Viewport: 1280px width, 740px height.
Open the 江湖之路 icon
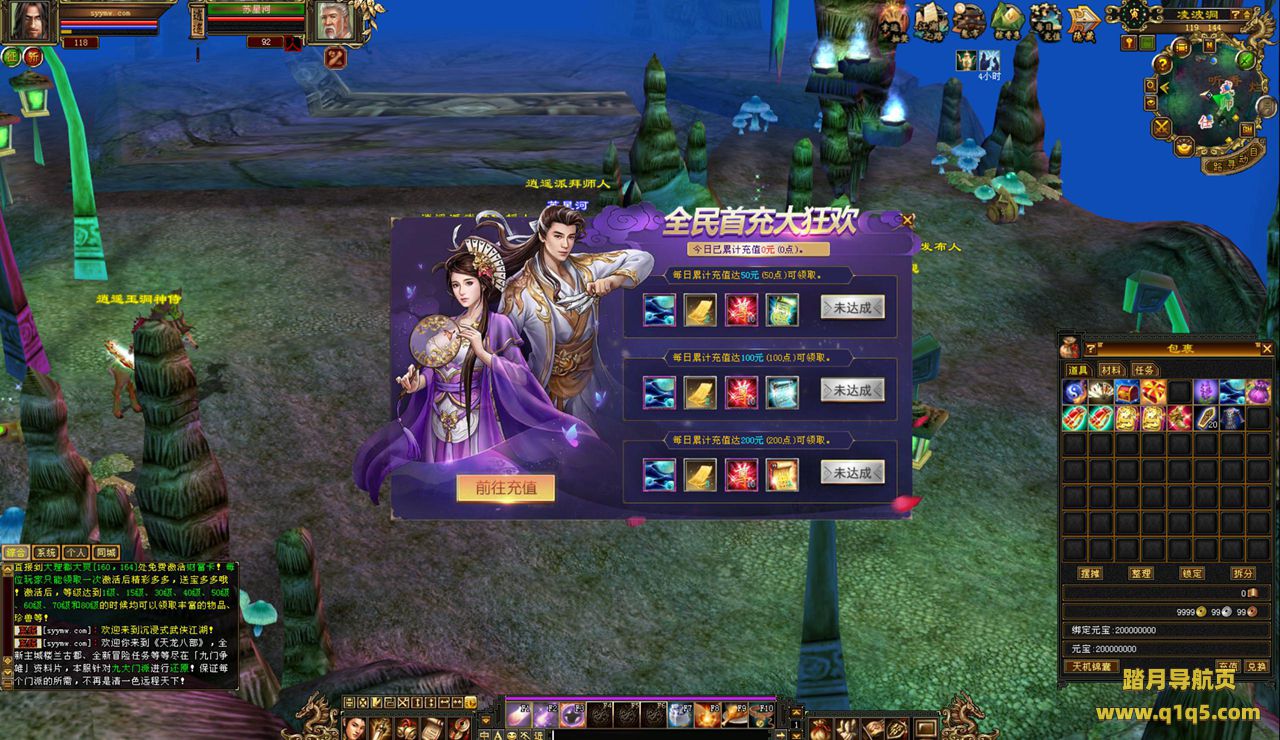pos(930,20)
